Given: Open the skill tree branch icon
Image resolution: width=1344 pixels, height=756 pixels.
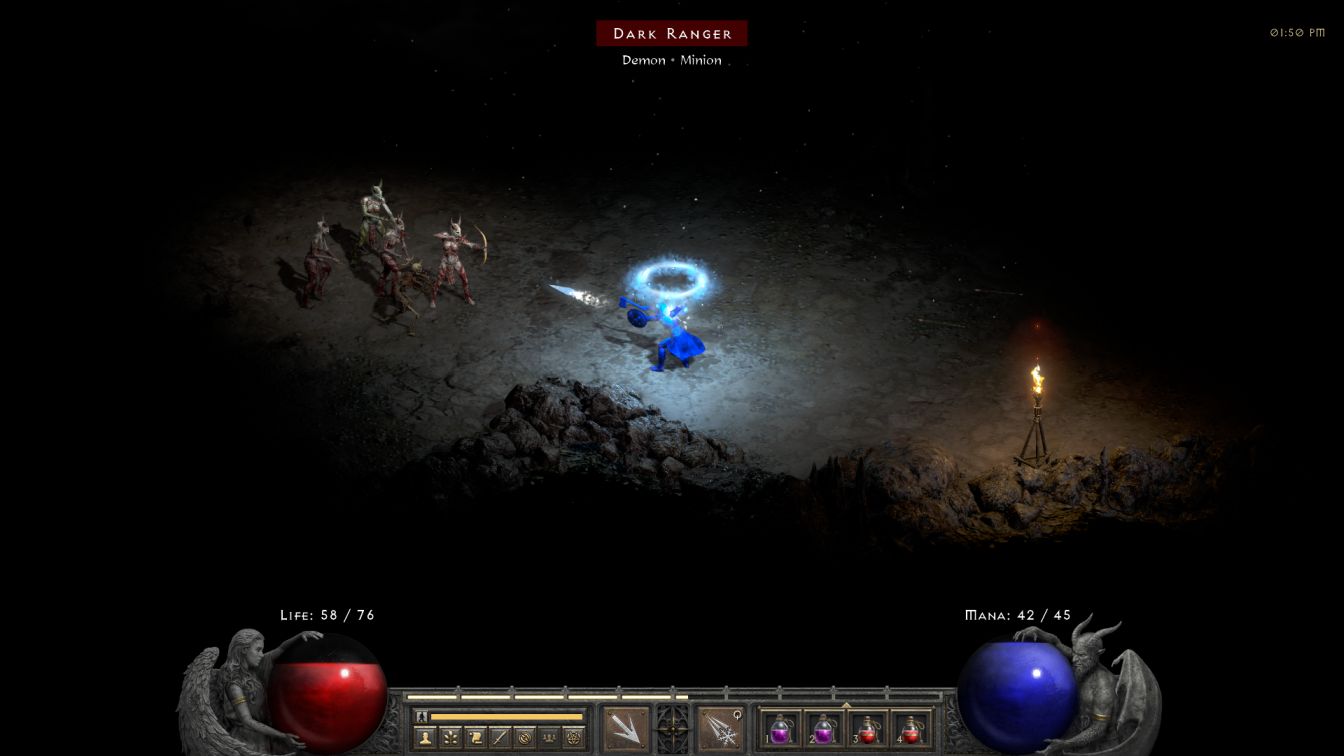Looking at the screenshot, I should tap(451, 738).
